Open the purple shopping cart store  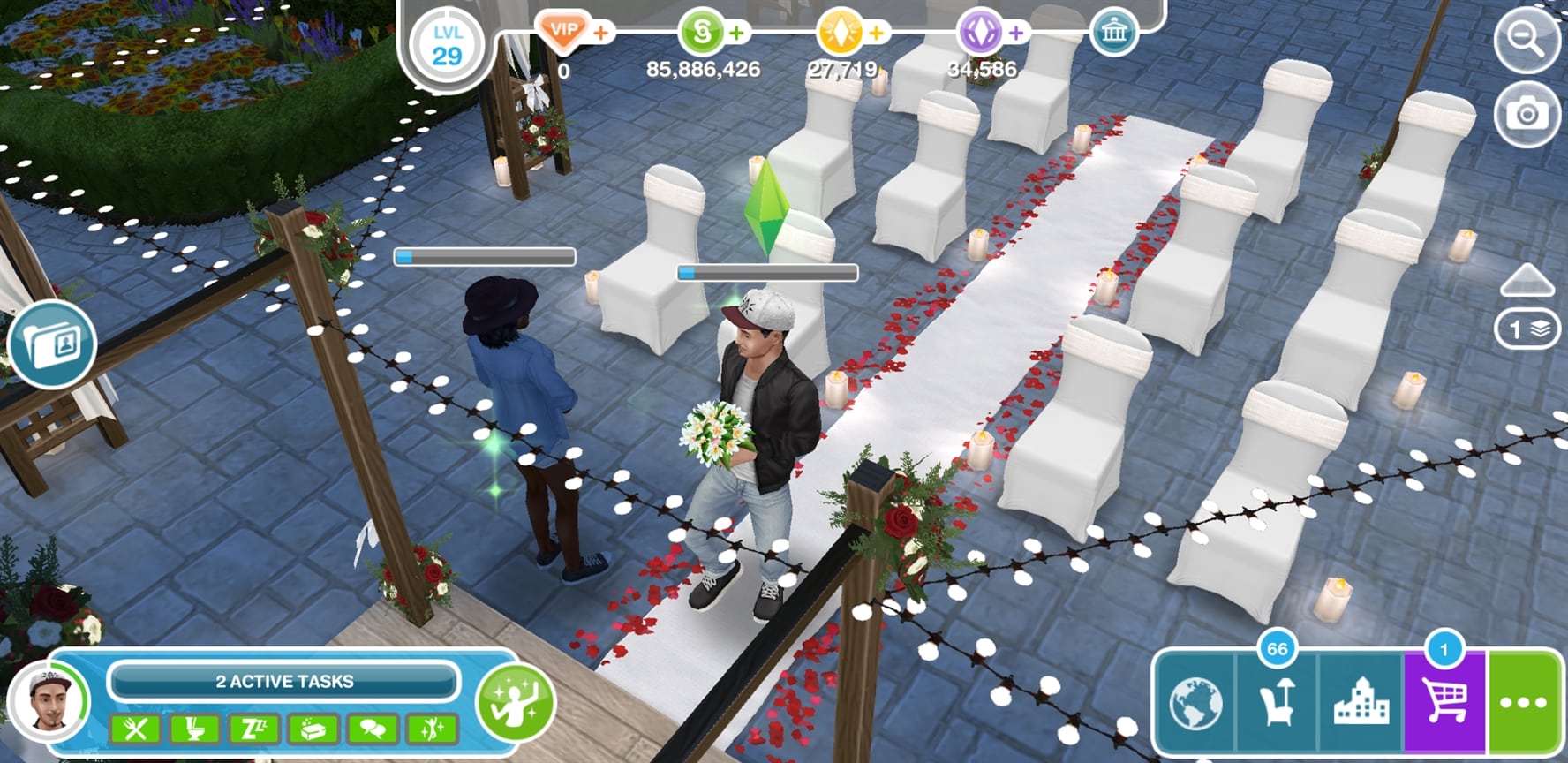click(x=1444, y=704)
